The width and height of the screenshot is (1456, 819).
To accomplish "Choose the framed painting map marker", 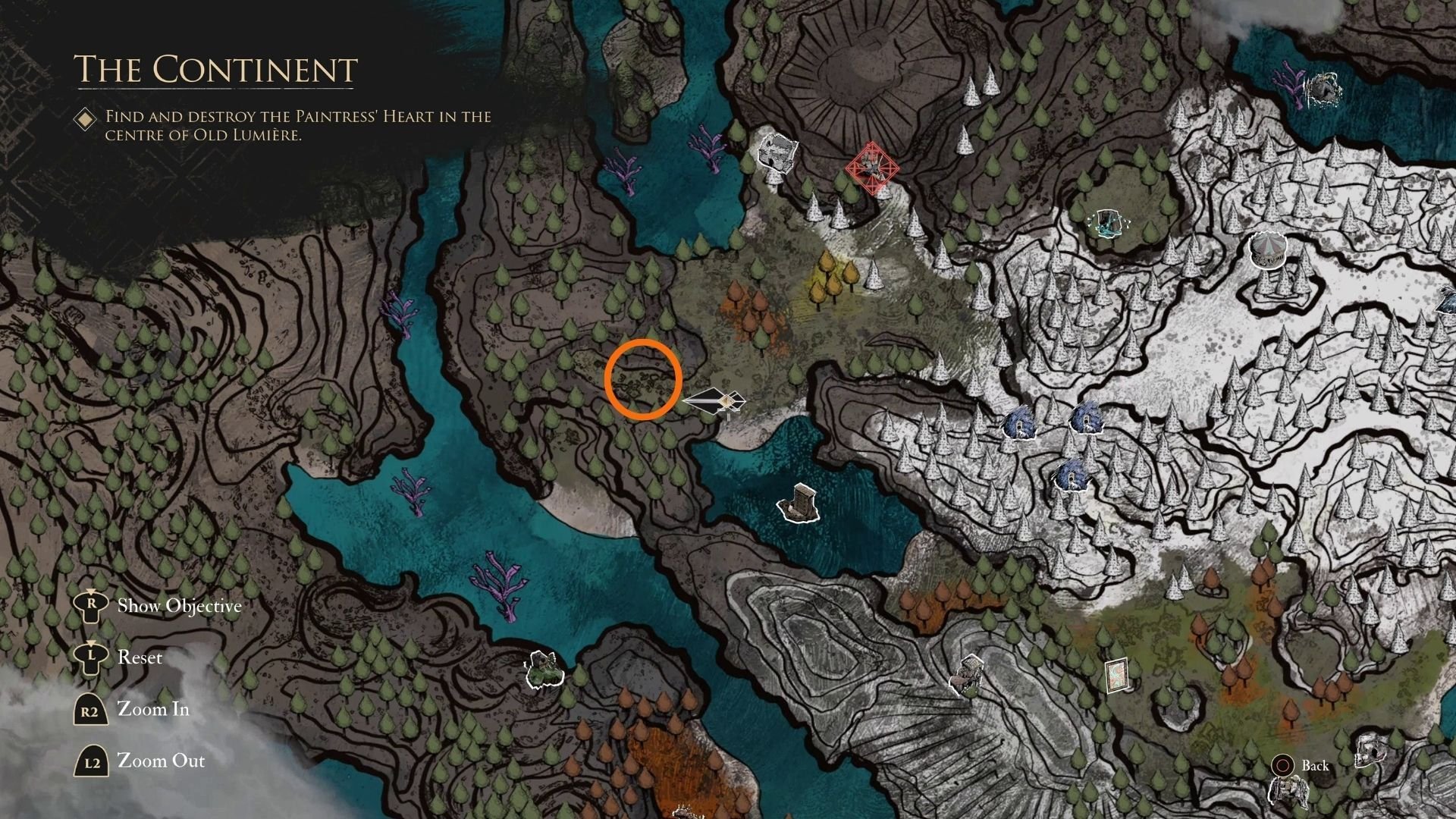I will (x=1116, y=675).
